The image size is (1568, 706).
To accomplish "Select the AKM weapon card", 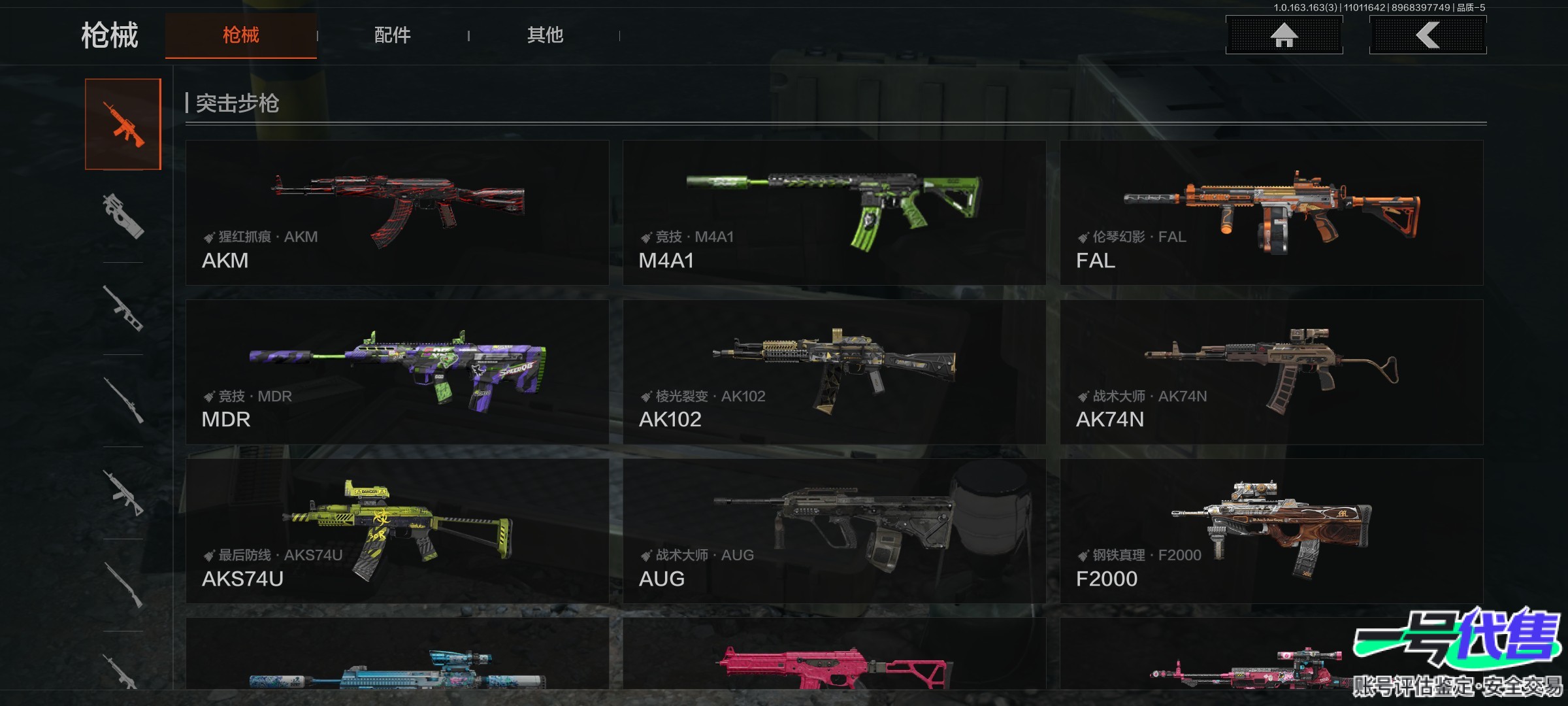I will pos(397,212).
